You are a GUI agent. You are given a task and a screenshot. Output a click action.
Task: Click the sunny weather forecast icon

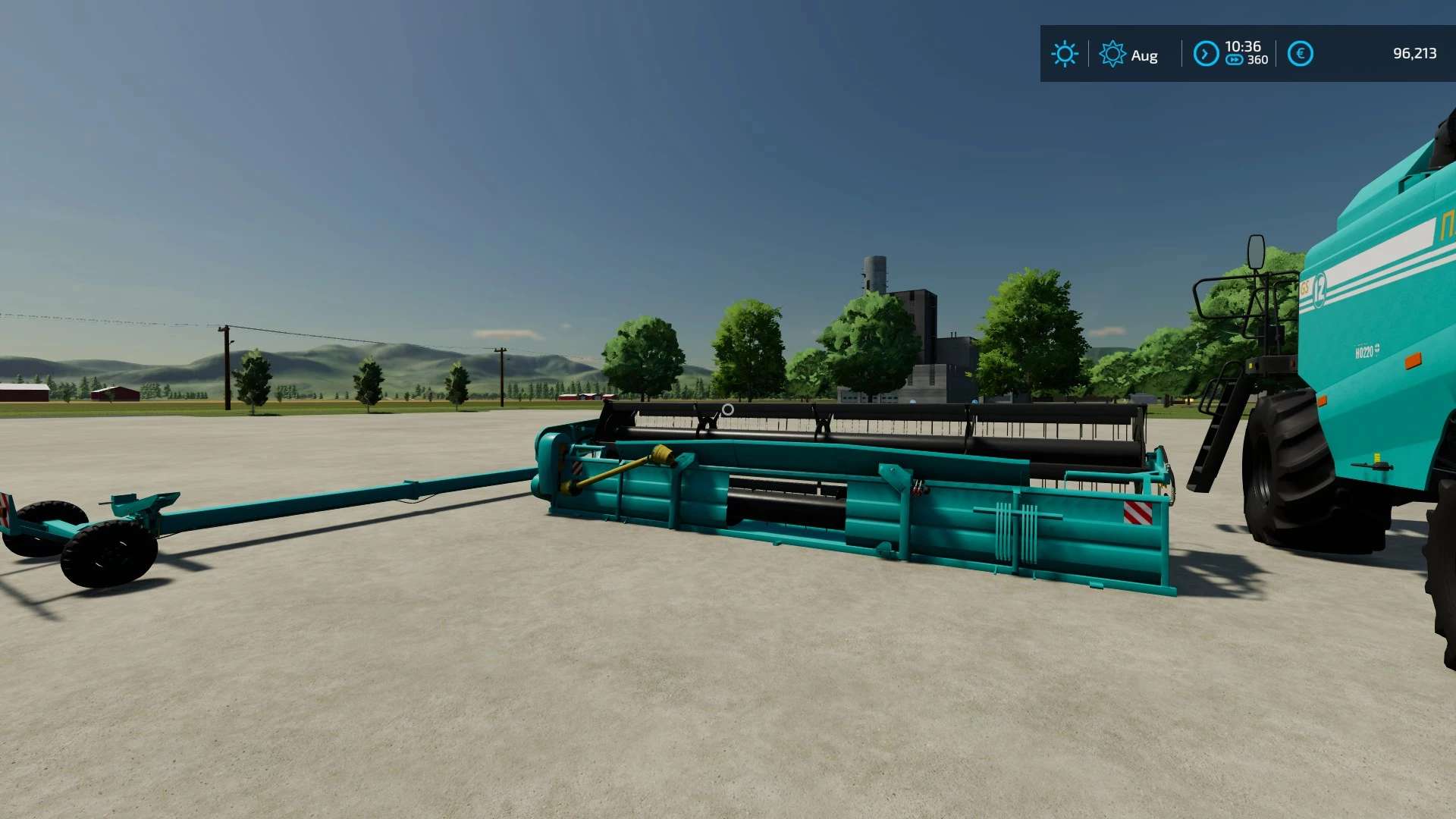click(x=1064, y=54)
